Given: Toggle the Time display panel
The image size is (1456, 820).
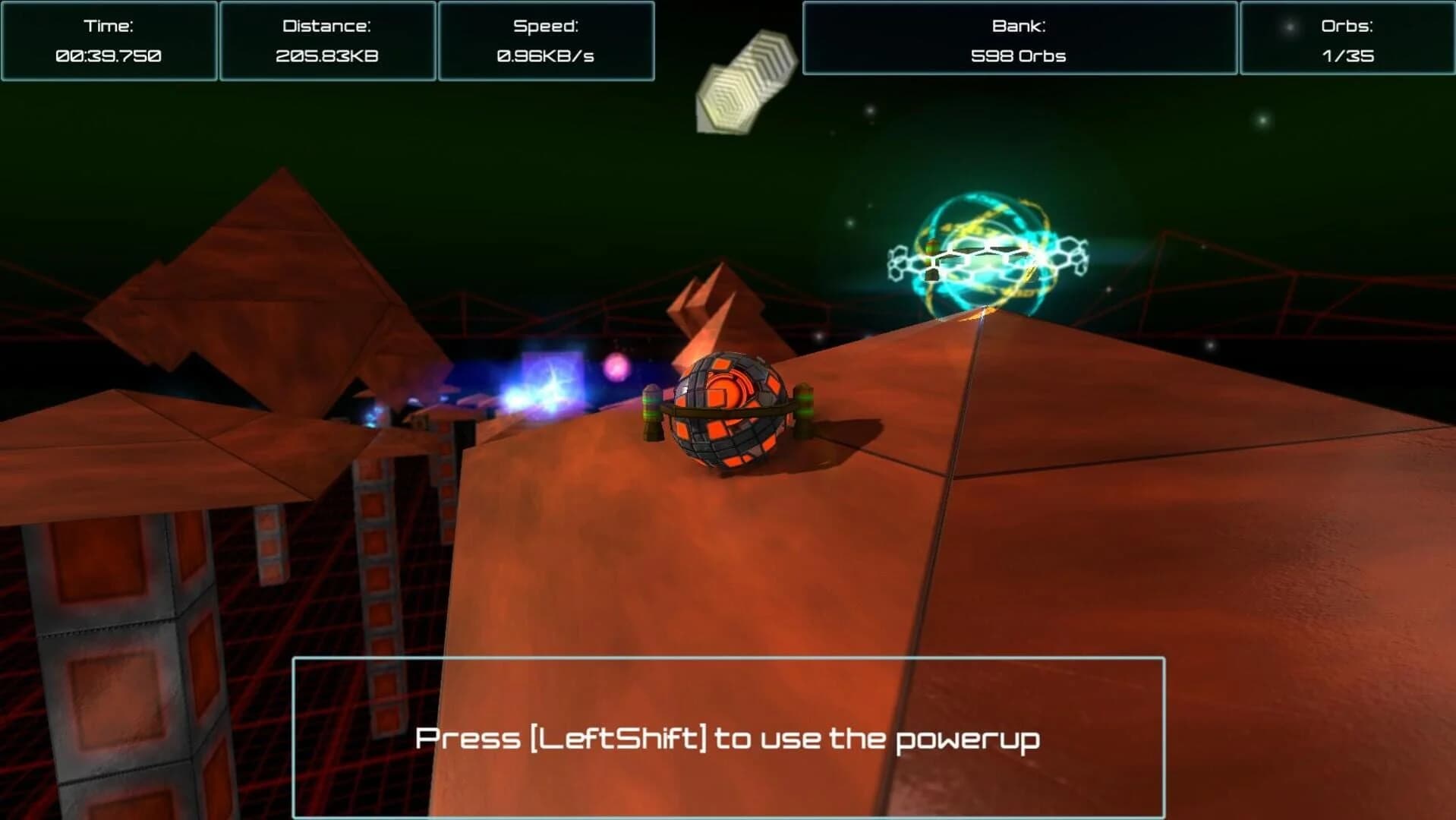Looking at the screenshot, I should (x=110, y=39).
